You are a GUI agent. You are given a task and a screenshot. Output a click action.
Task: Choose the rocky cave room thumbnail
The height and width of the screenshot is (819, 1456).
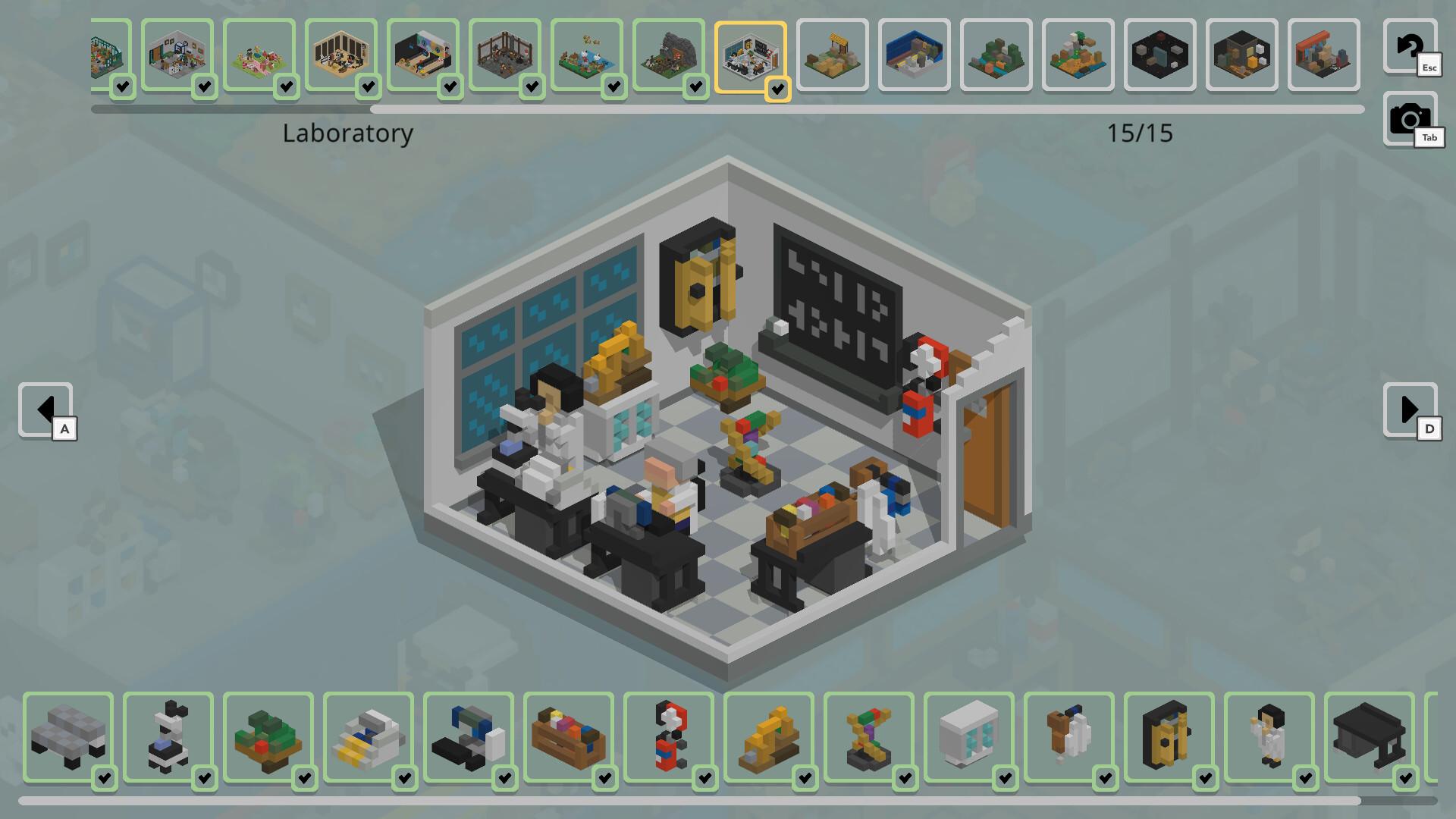click(x=668, y=55)
